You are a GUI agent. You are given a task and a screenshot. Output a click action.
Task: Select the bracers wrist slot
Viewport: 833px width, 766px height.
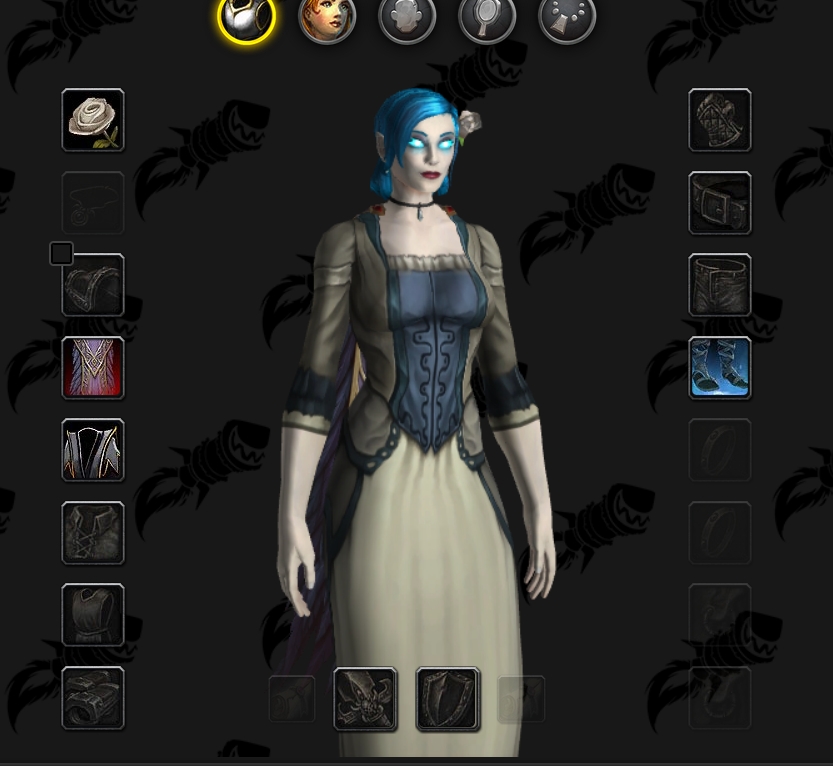(x=93, y=698)
